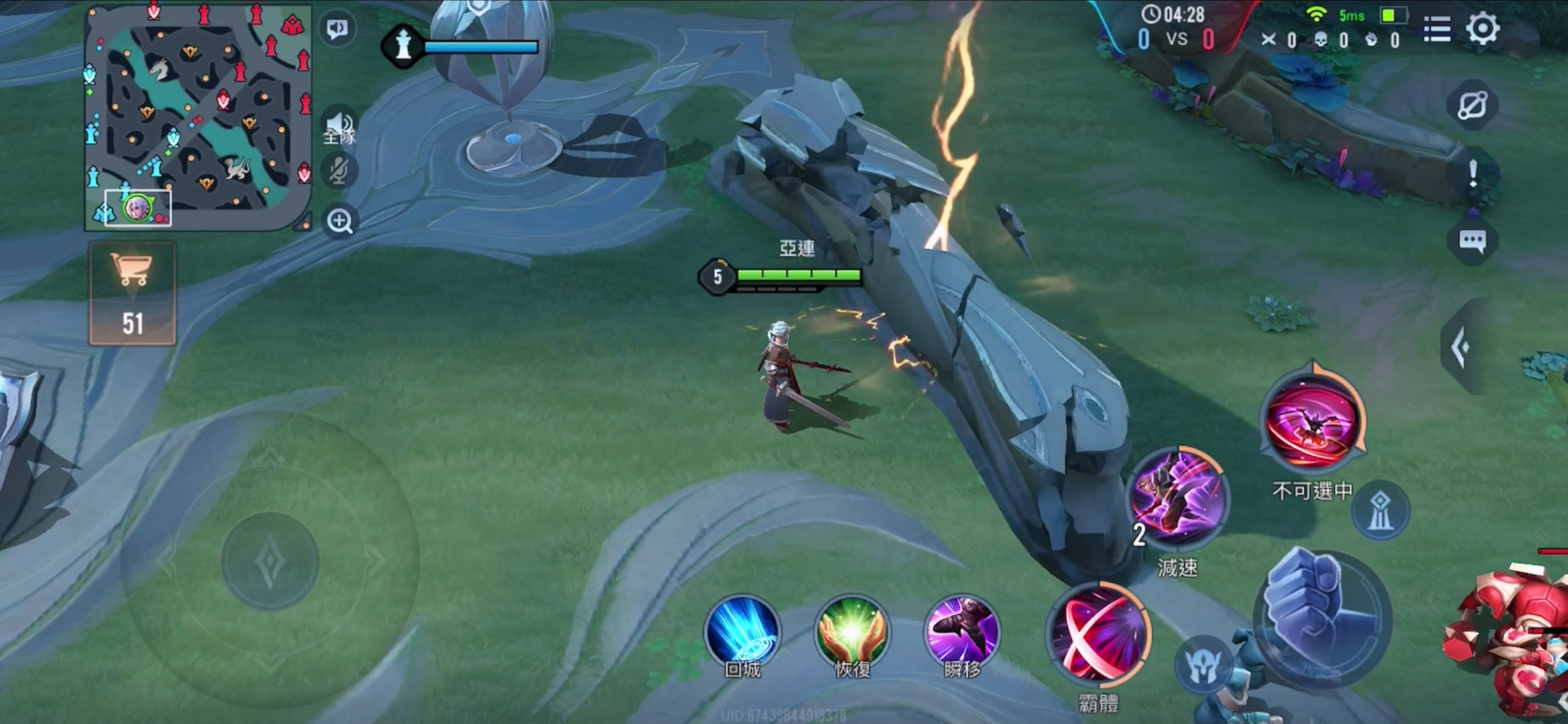This screenshot has height=724, width=1568.
Task: Zoom the minimap with the magnifier button
Action: 339,222
